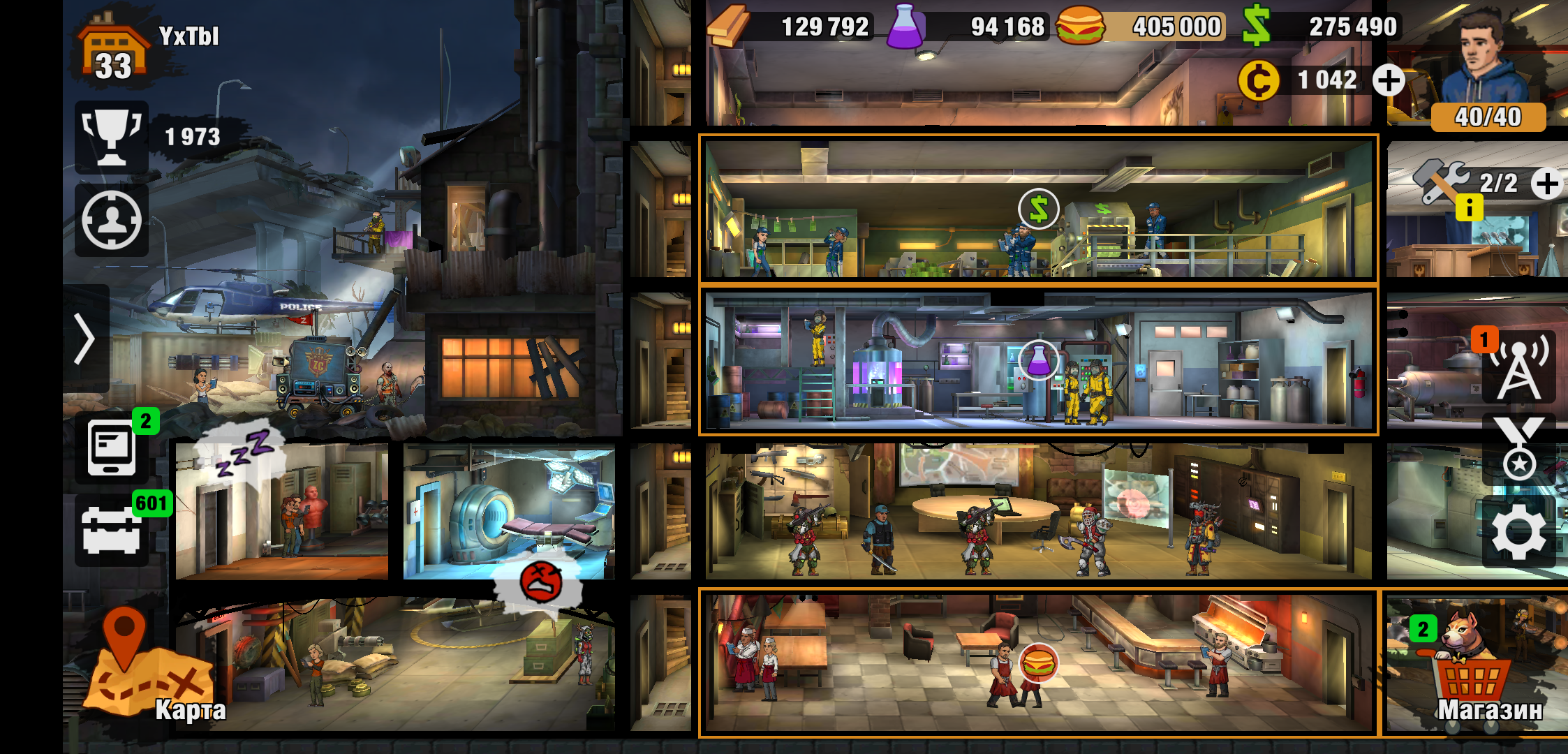The width and height of the screenshot is (1568, 754).
Task: Tap the angry red face alert bubble
Action: point(540,582)
